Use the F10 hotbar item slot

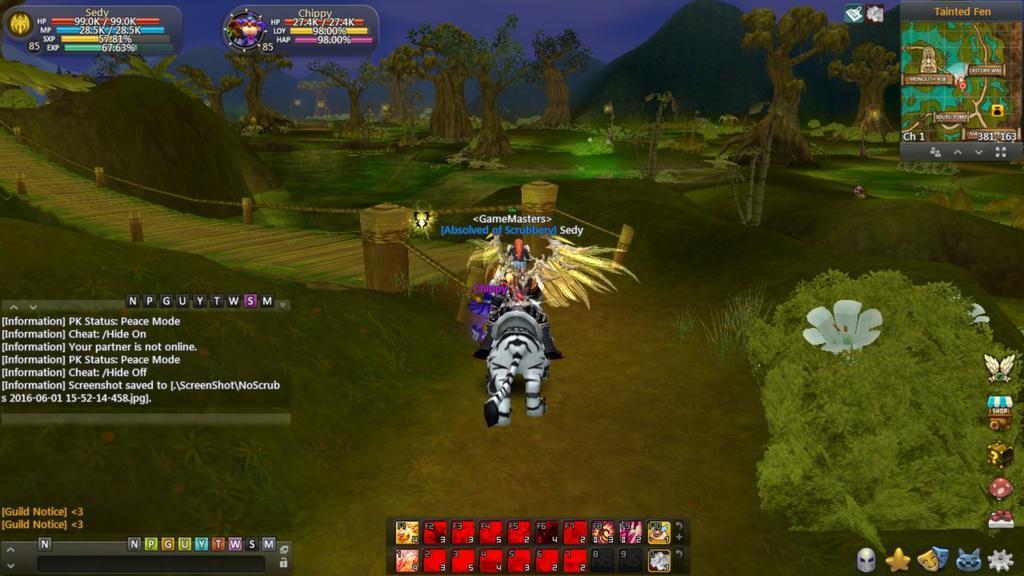click(x=659, y=532)
